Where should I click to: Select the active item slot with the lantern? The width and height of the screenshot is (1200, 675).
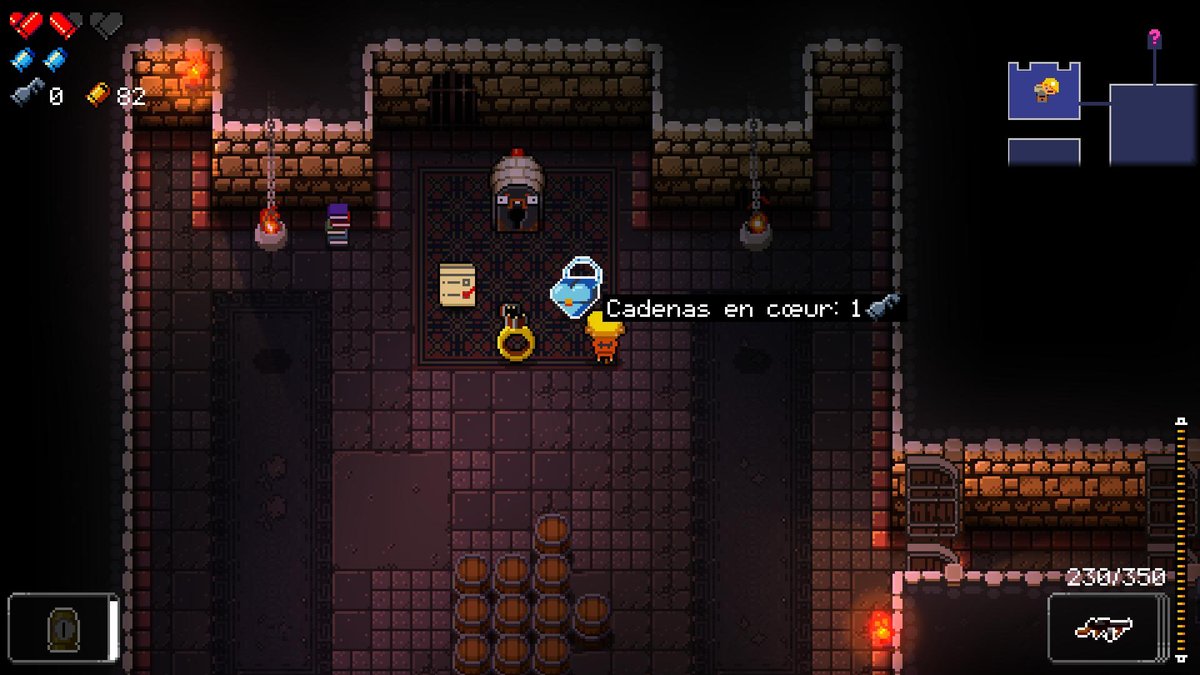coord(63,628)
